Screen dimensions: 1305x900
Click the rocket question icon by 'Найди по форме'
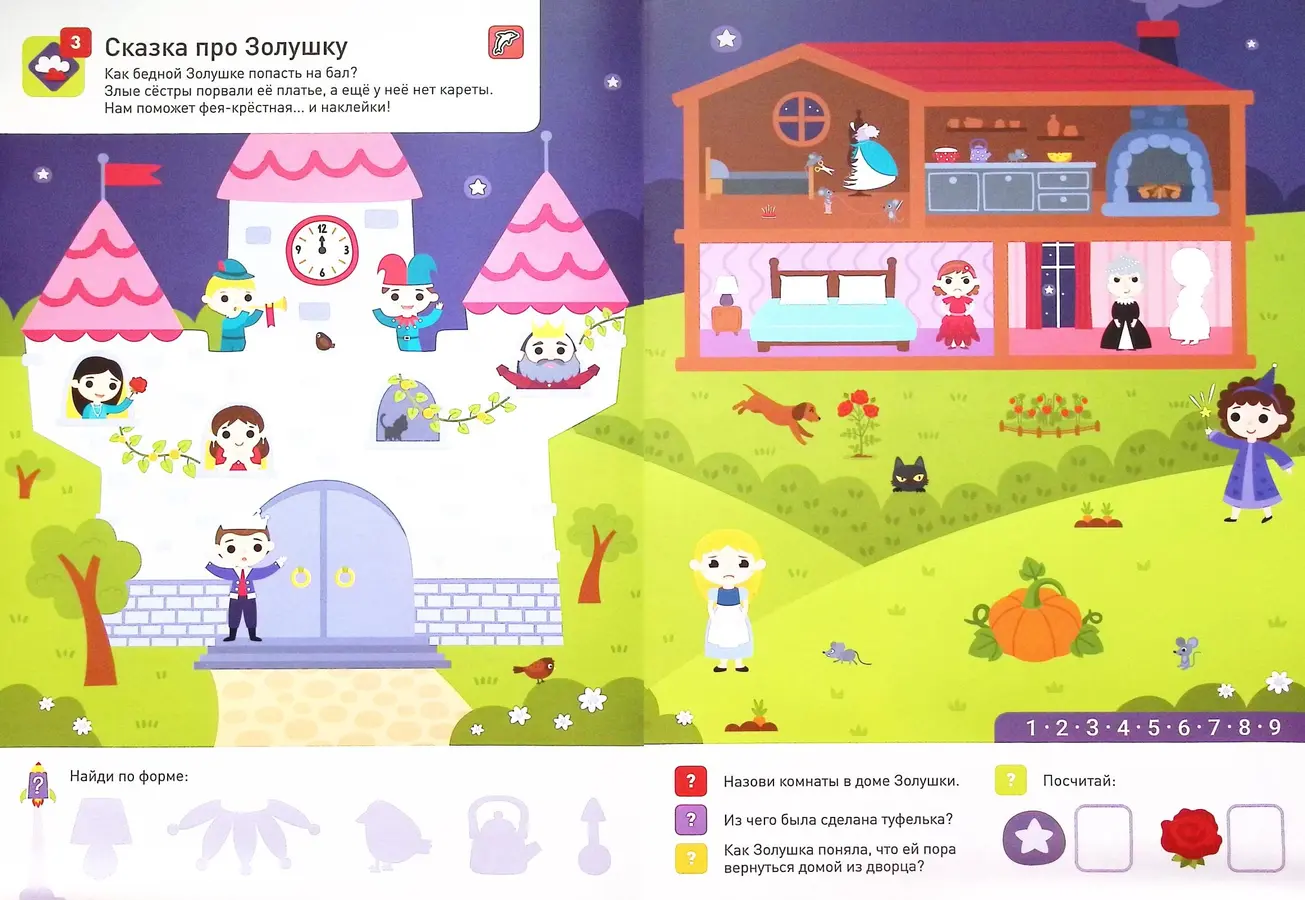point(36,785)
